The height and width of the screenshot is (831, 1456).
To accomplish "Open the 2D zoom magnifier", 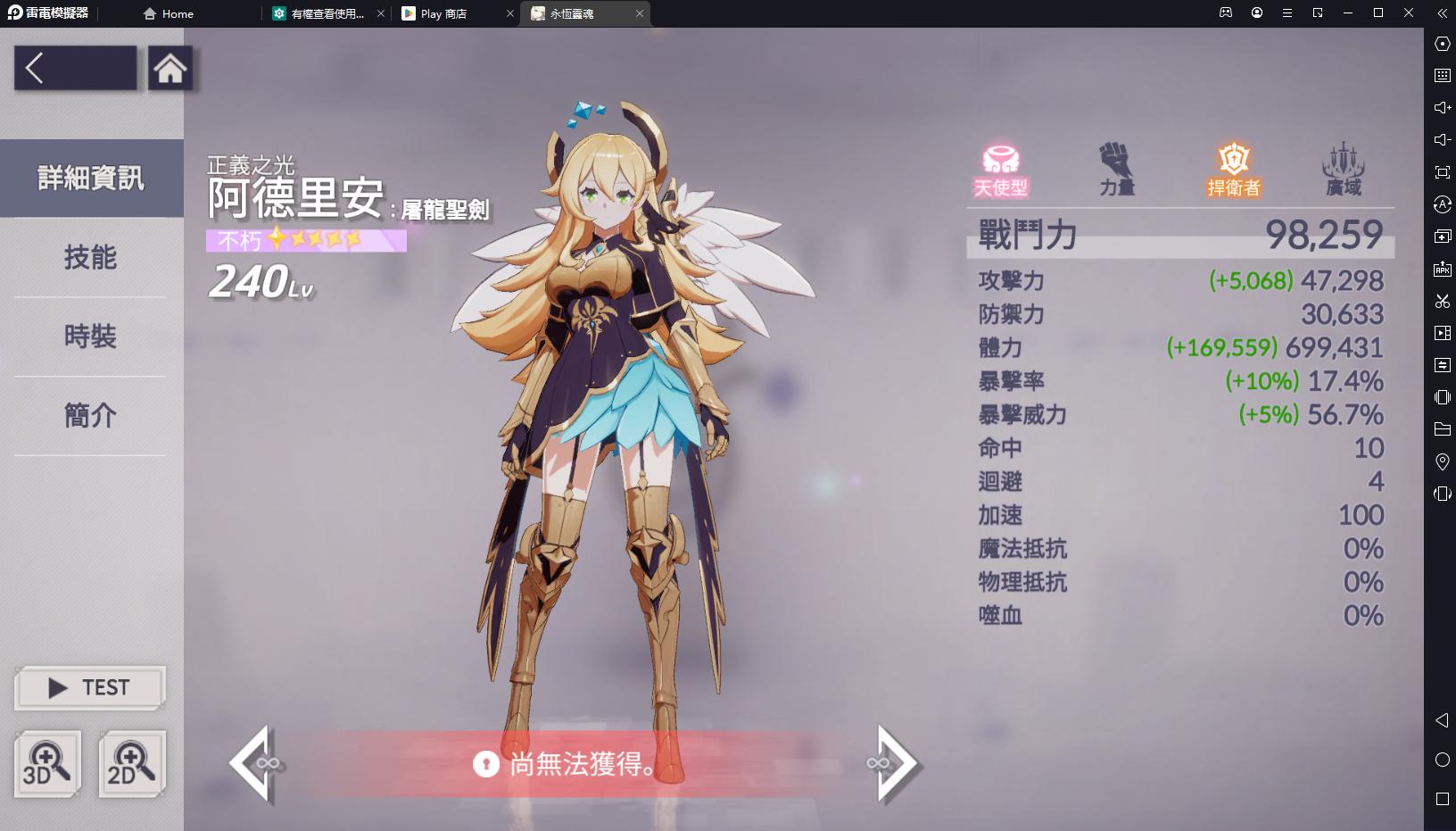I will point(130,764).
